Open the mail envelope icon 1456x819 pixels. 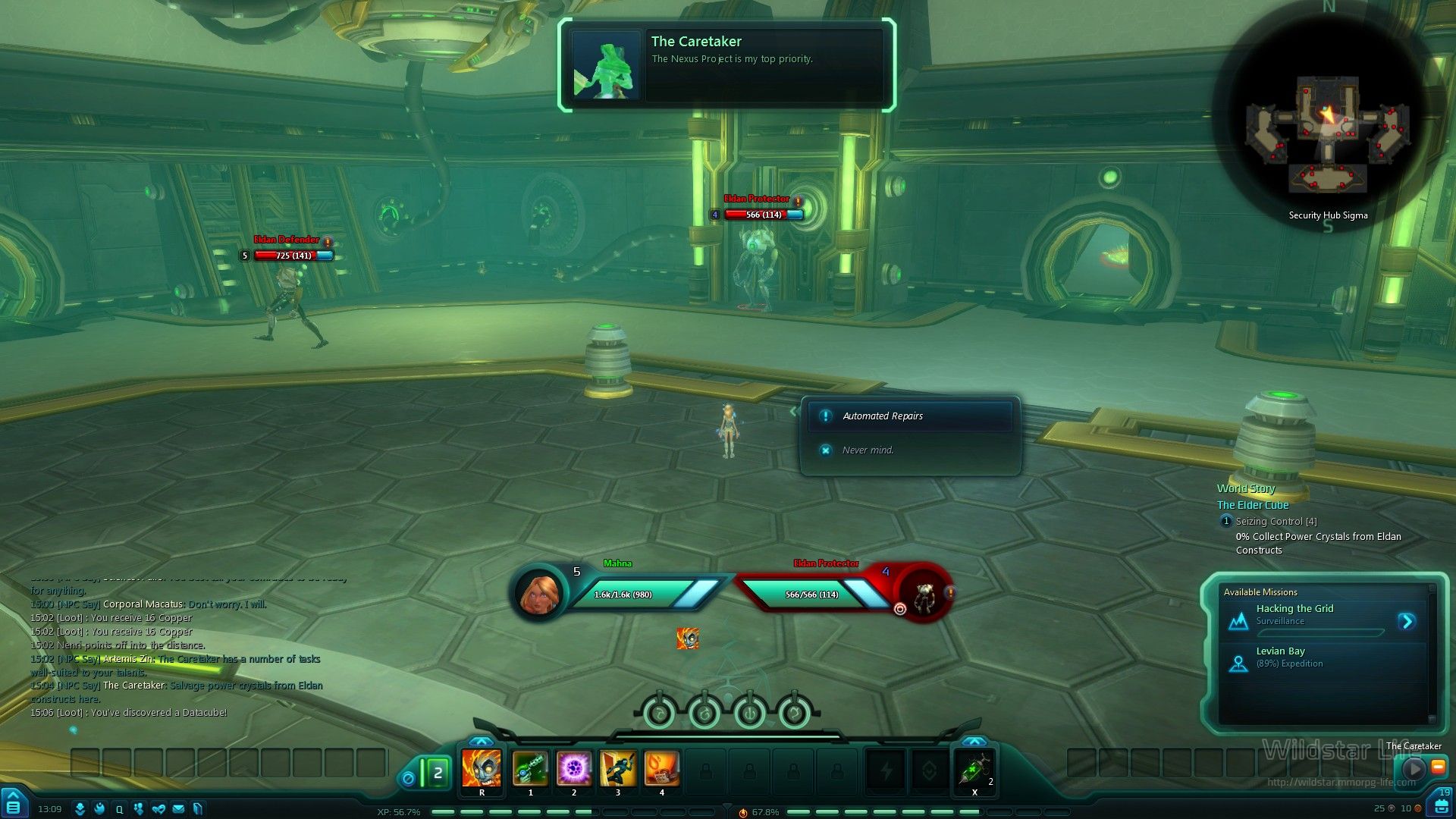(x=178, y=809)
